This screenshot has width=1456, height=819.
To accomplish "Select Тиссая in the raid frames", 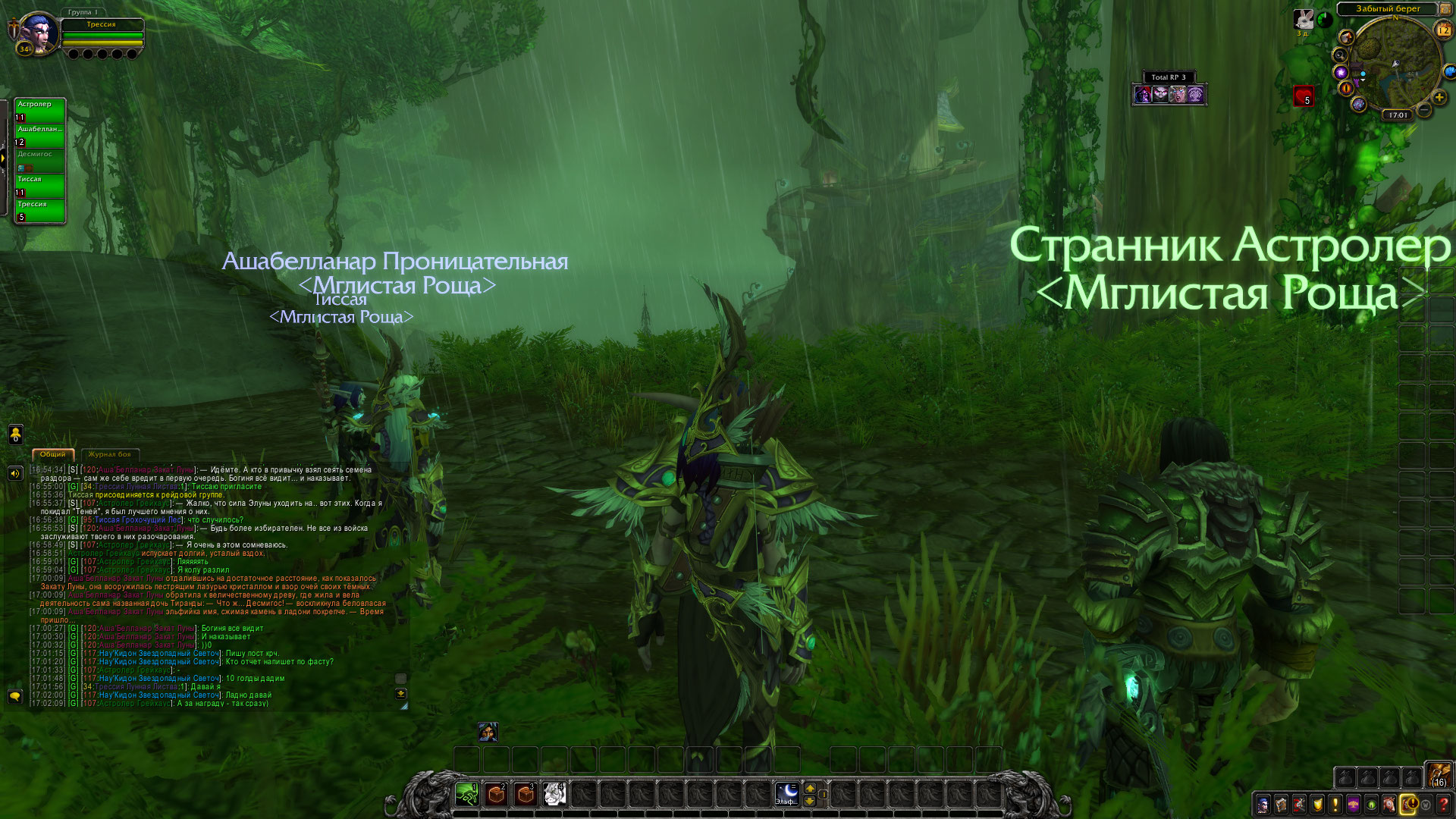I will pos(39,185).
